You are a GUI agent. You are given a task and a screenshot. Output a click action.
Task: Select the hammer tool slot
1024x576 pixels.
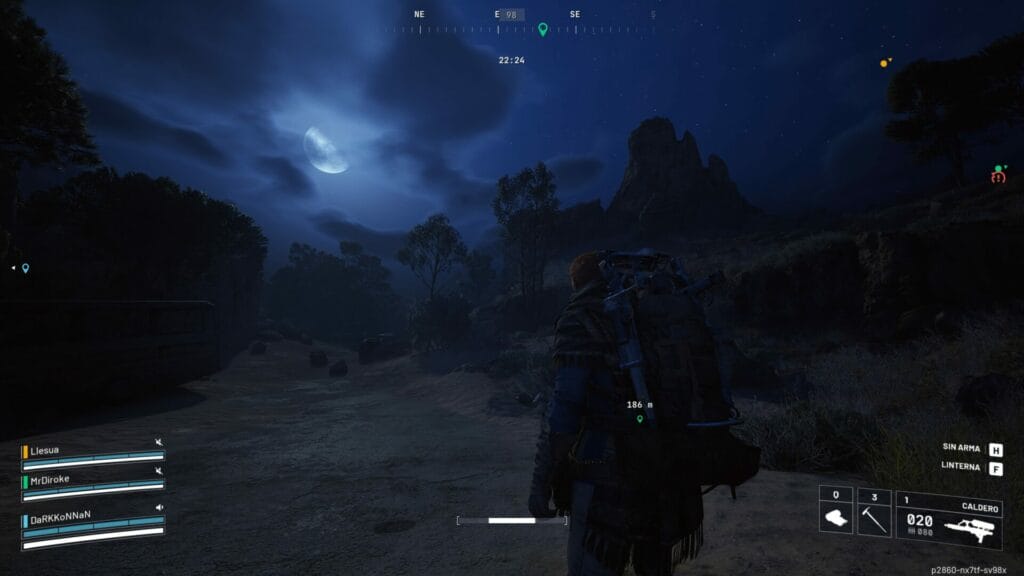point(874,512)
